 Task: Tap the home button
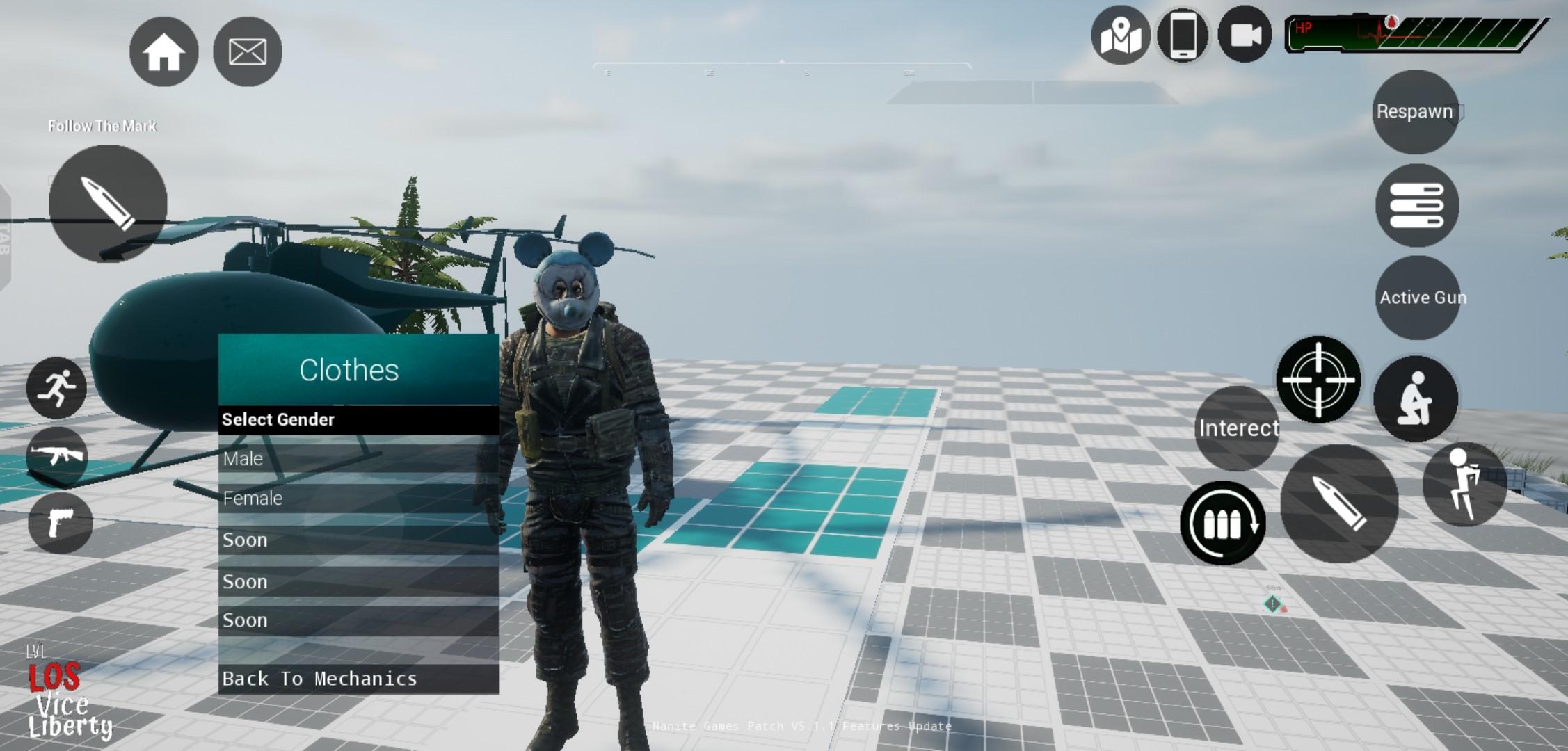pyautogui.click(x=163, y=52)
